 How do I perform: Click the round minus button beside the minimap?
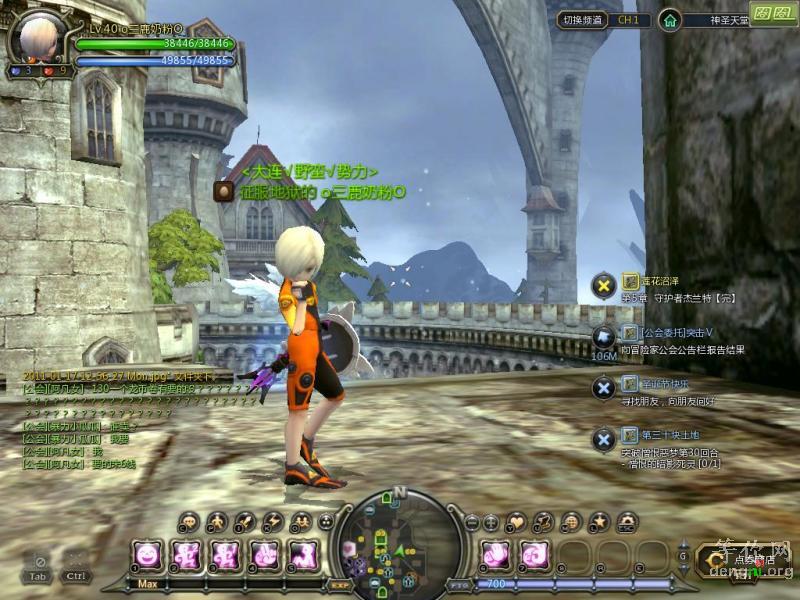[x=471, y=522]
